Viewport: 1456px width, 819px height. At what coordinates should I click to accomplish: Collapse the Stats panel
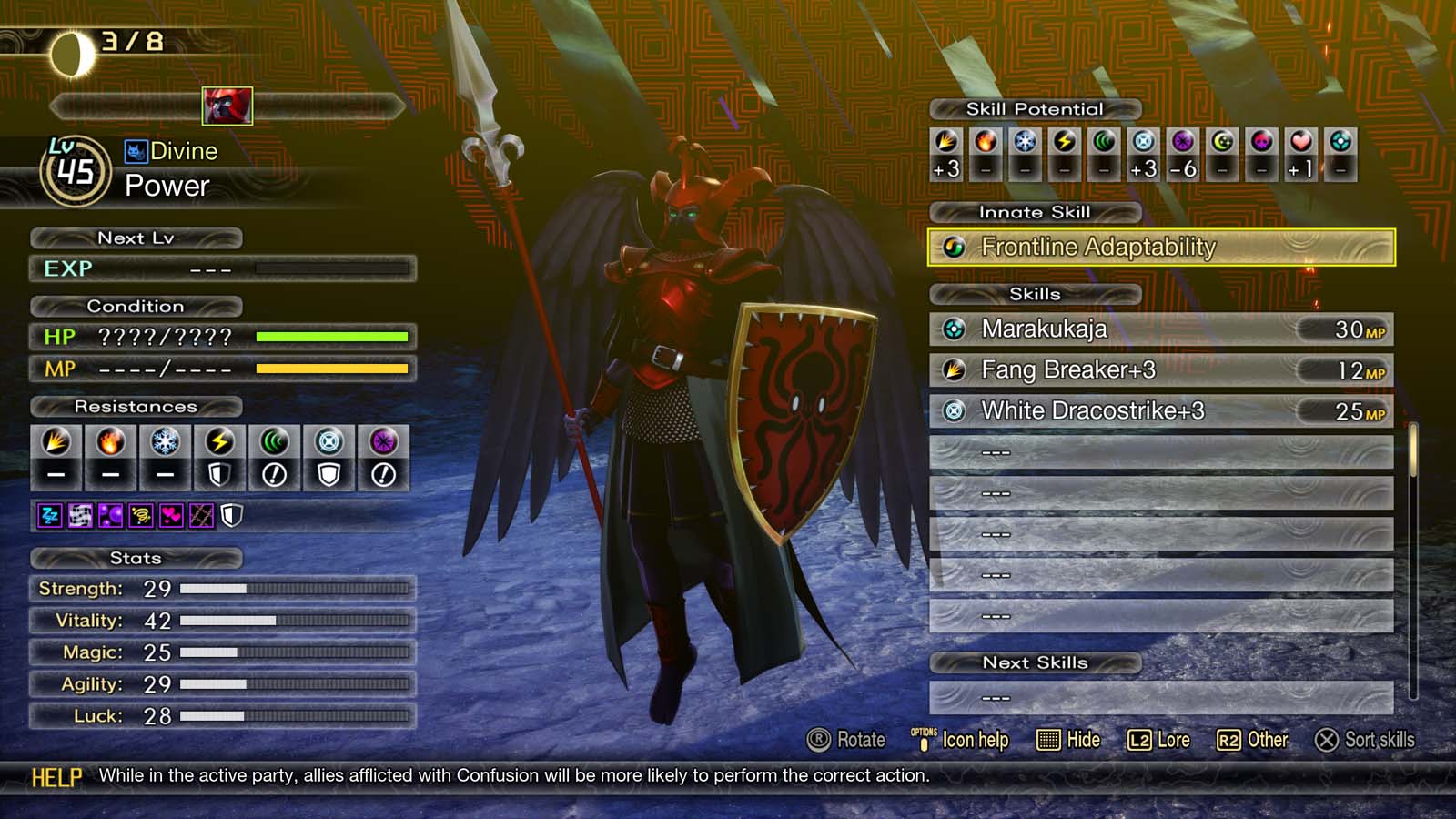pyautogui.click(x=136, y=558)
